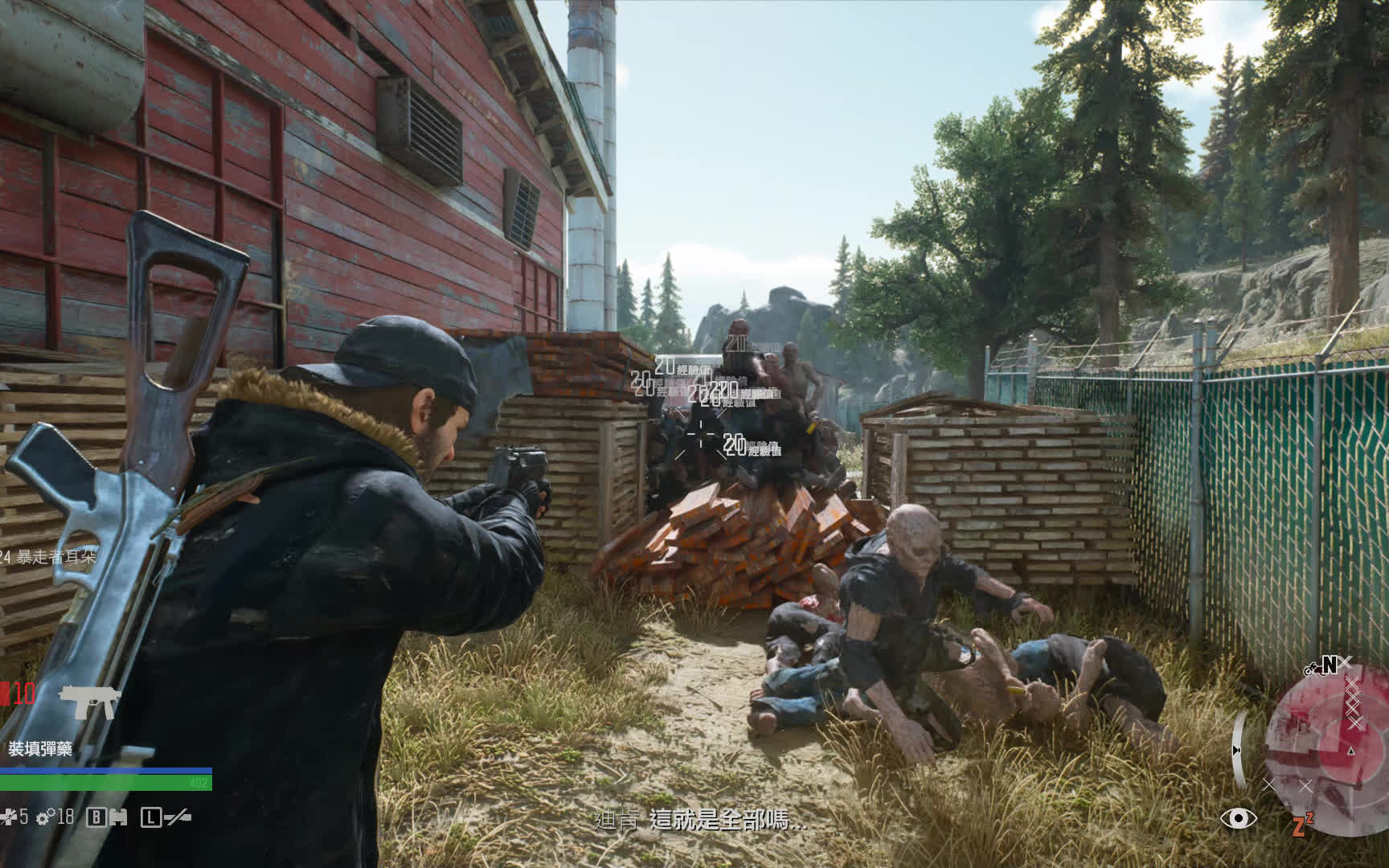Click the motorcycle marker on minimap edge
The image size is (1389, 868).
tap(1312, 669)
